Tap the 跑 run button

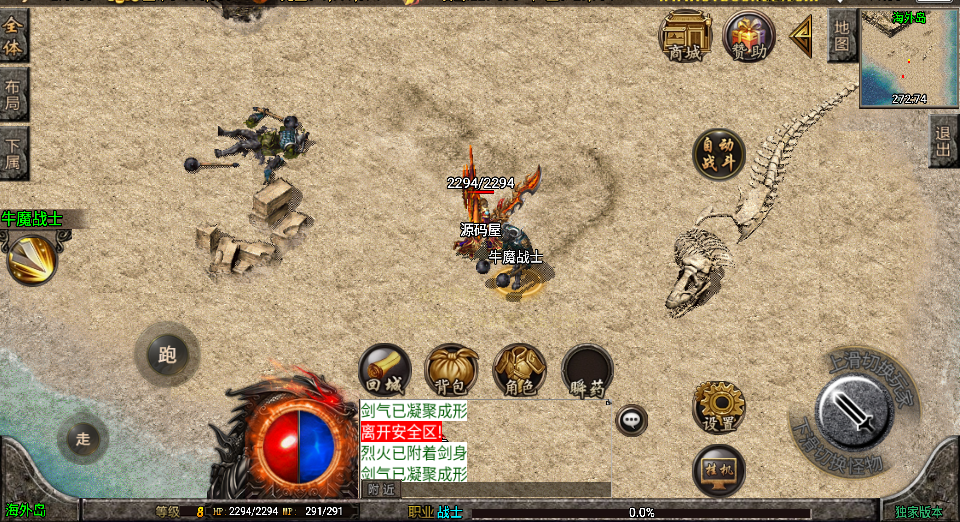(x=167, y=353)
